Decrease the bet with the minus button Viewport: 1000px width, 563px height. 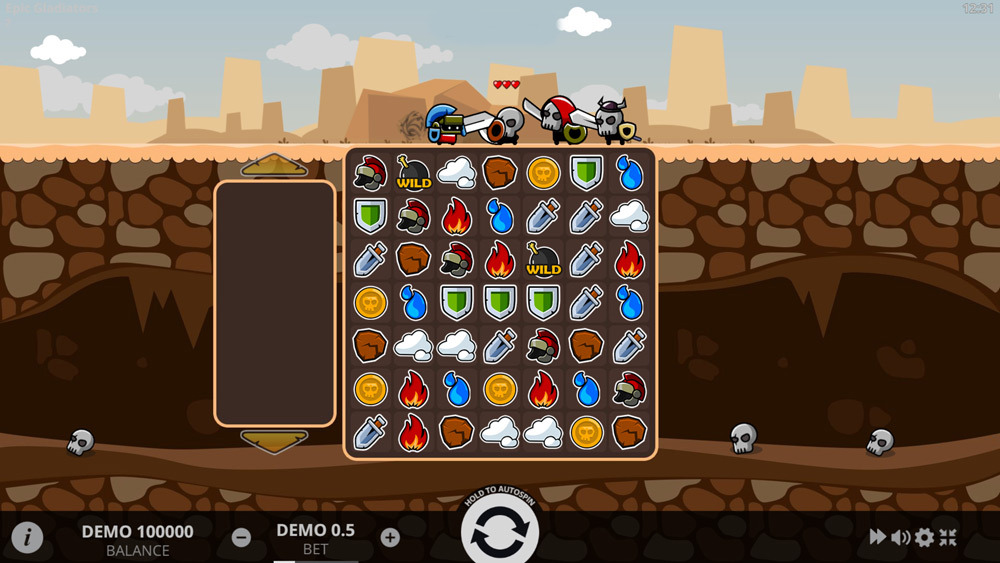(x=241, y=537)
